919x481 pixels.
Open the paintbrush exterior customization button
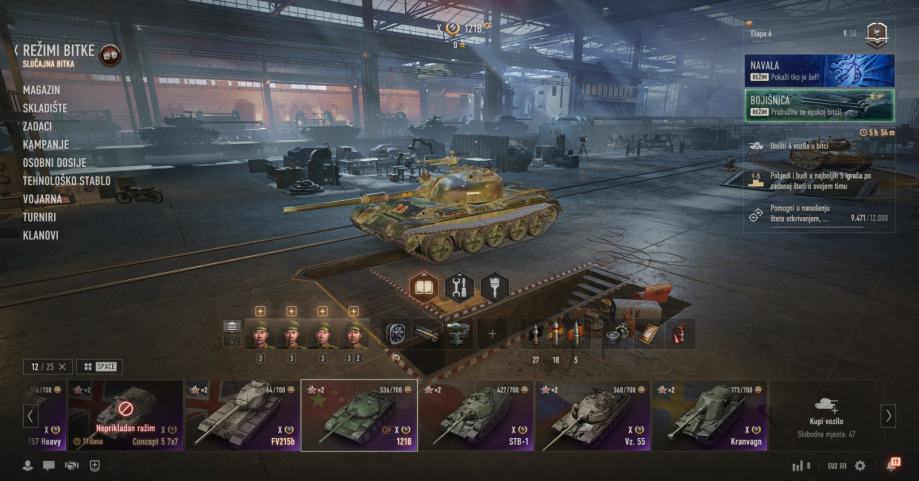tap(494, 287)
